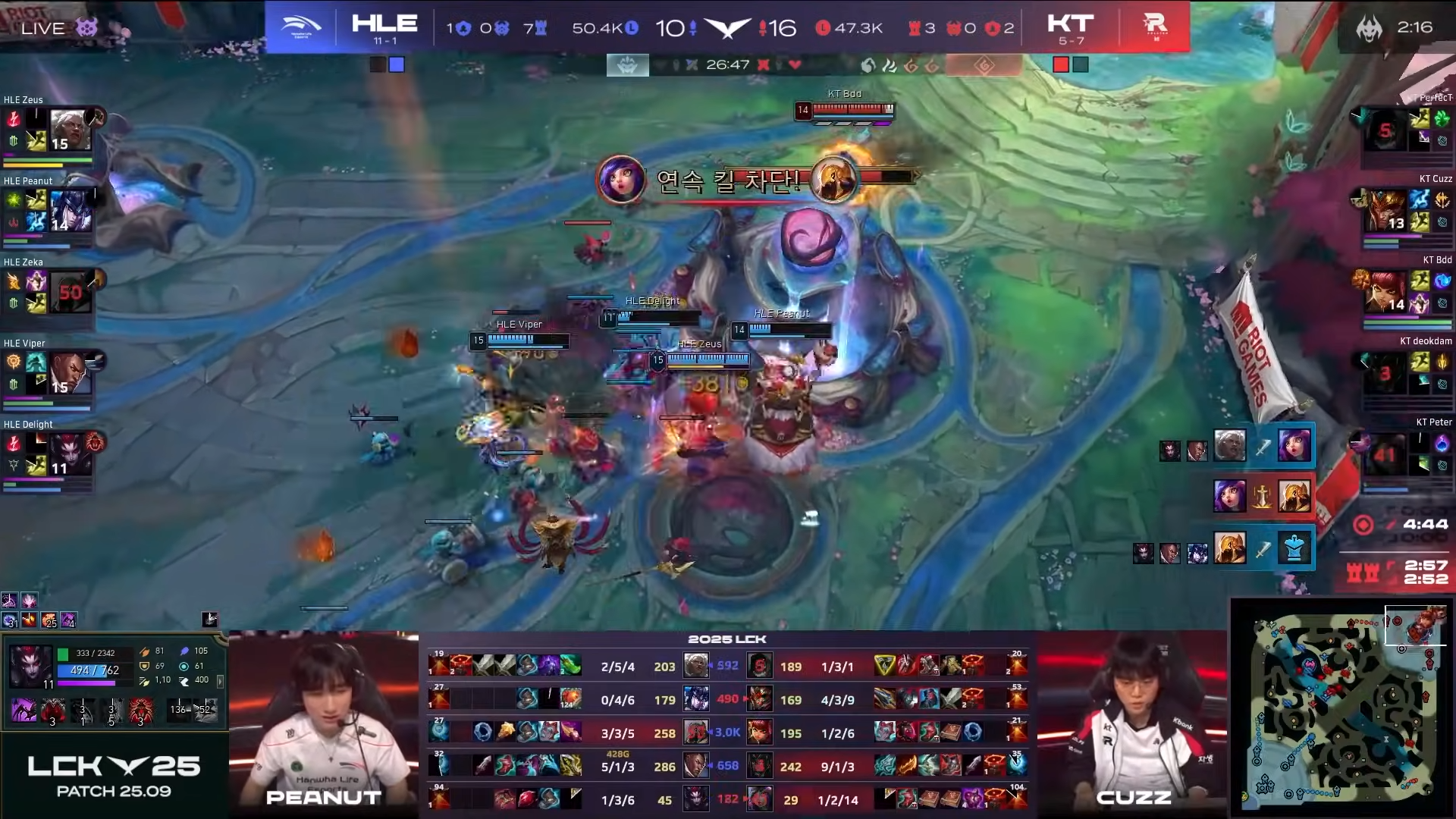Image resolution: width=1456 pixels, height=819 pixels.
Task: Click the objective icon beside the 26:47 clock
Action: [626, 64]
